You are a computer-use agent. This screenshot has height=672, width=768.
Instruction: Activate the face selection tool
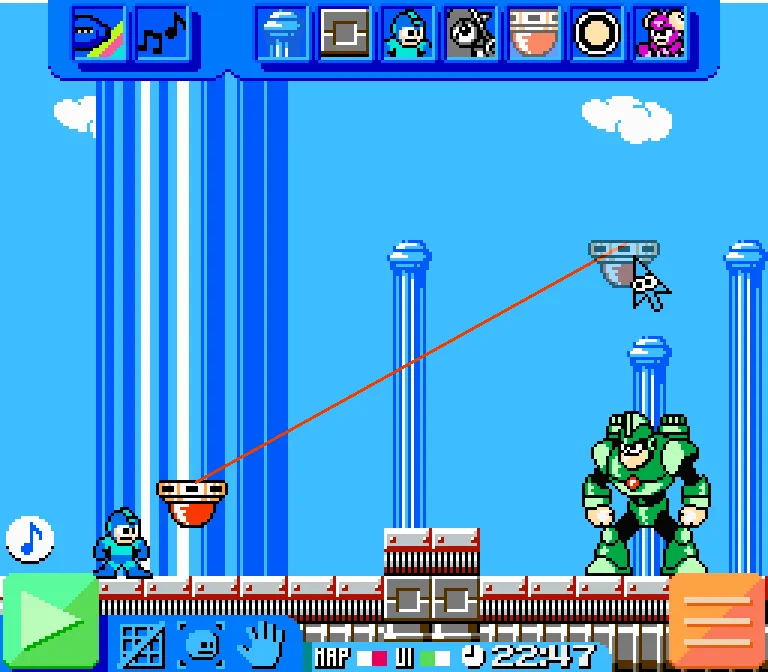(x=202, y=645)
